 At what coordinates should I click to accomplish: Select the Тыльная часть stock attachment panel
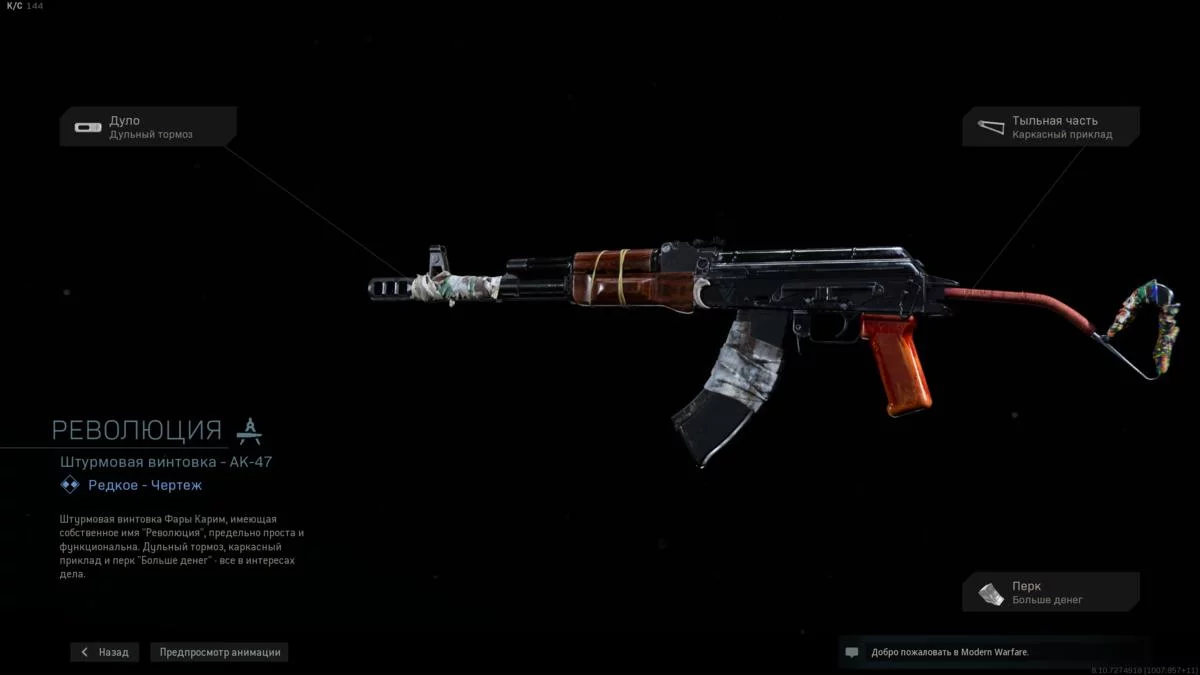pyautogui.click(x=1051, y=127)
